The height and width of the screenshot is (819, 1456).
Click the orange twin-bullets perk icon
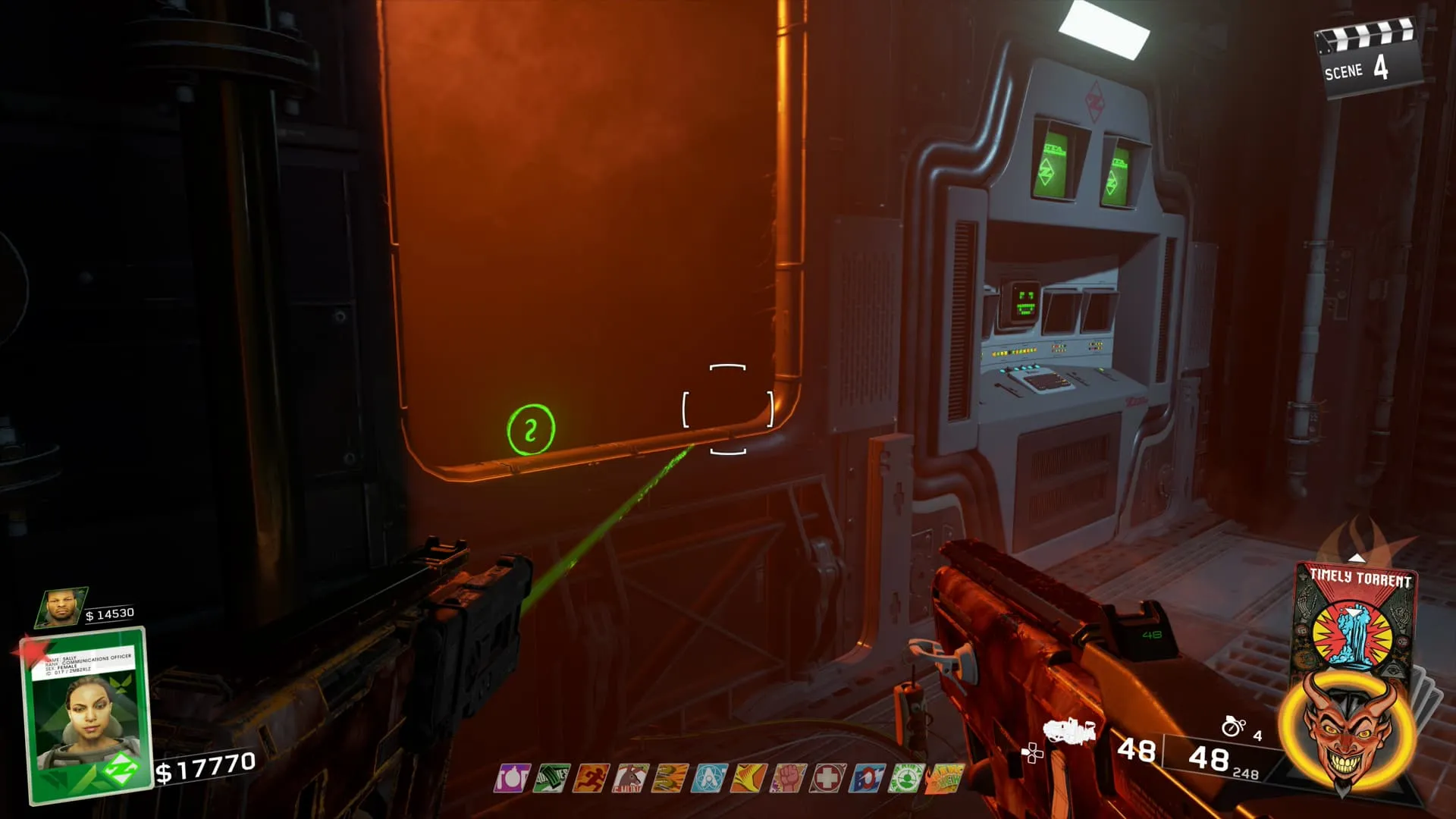(670, 778)
